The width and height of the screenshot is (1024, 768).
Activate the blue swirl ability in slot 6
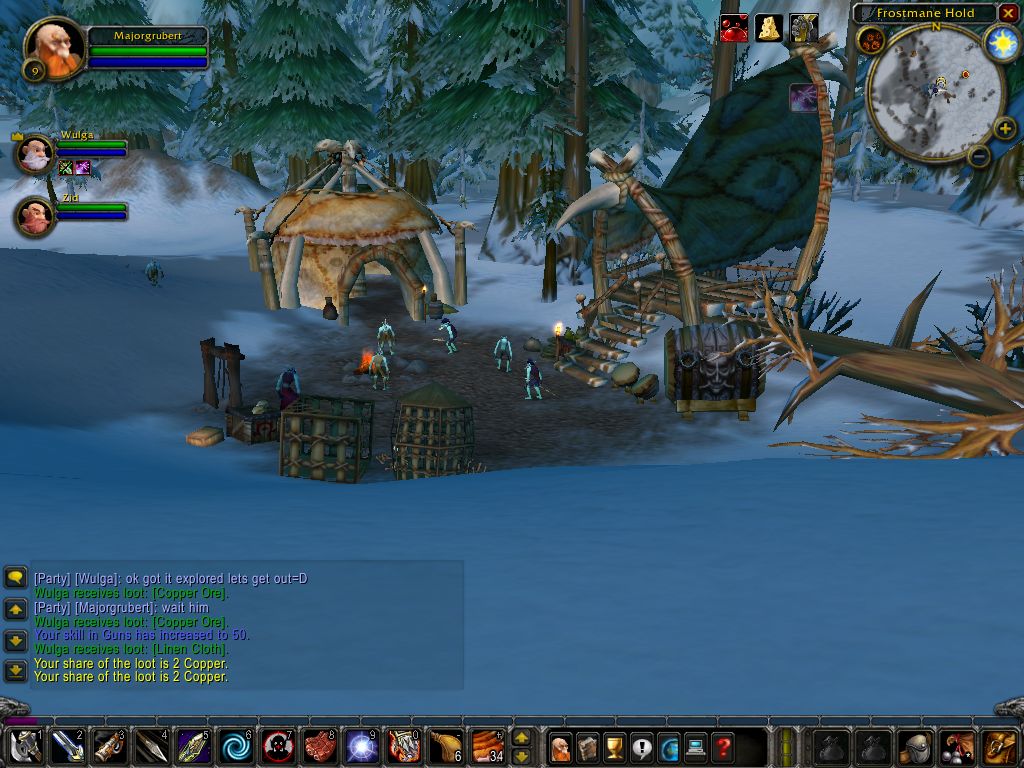tap(236, 747)
